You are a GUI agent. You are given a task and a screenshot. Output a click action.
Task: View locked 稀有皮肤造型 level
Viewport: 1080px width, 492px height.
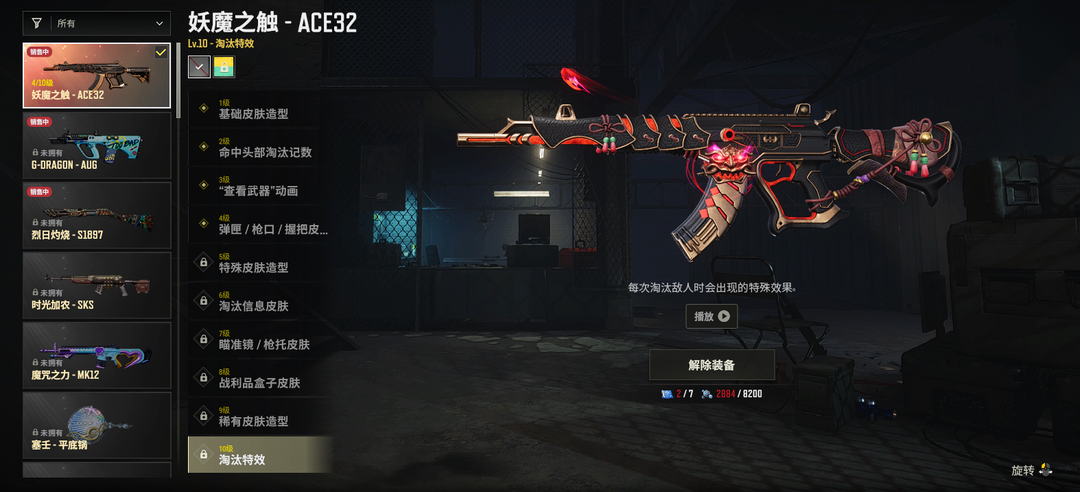coord(260,417)
